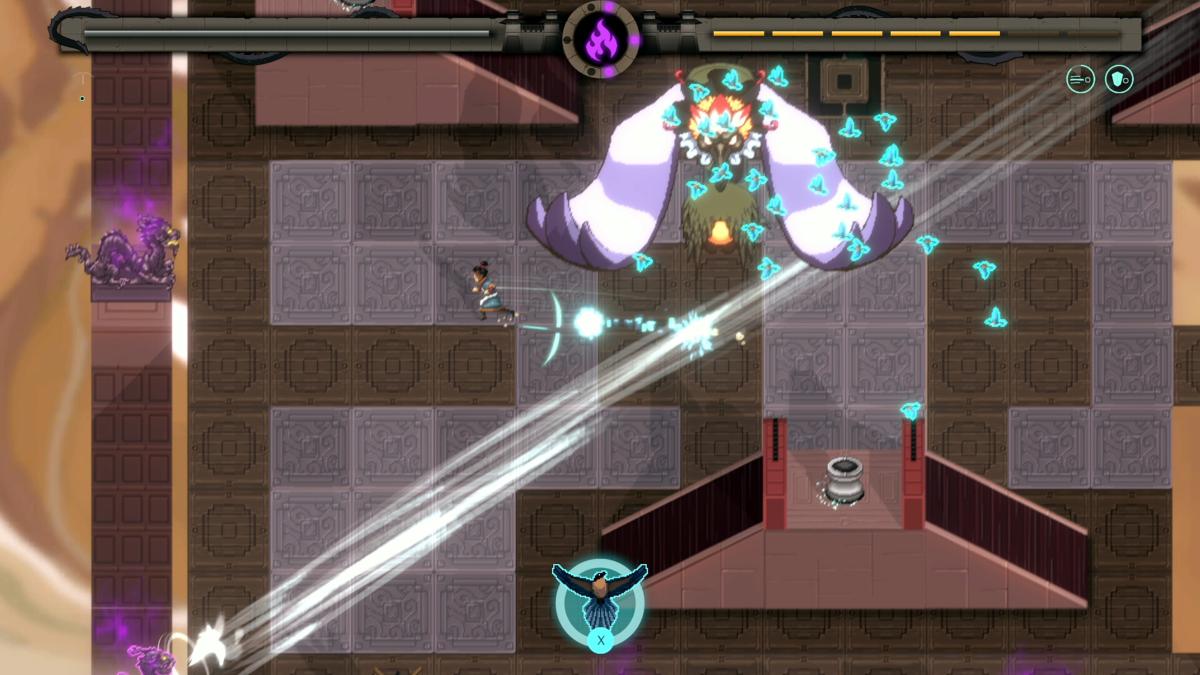Select the shield ability icon
This screenshot has width=1200, height=675.
click(x=1119, y=79)
